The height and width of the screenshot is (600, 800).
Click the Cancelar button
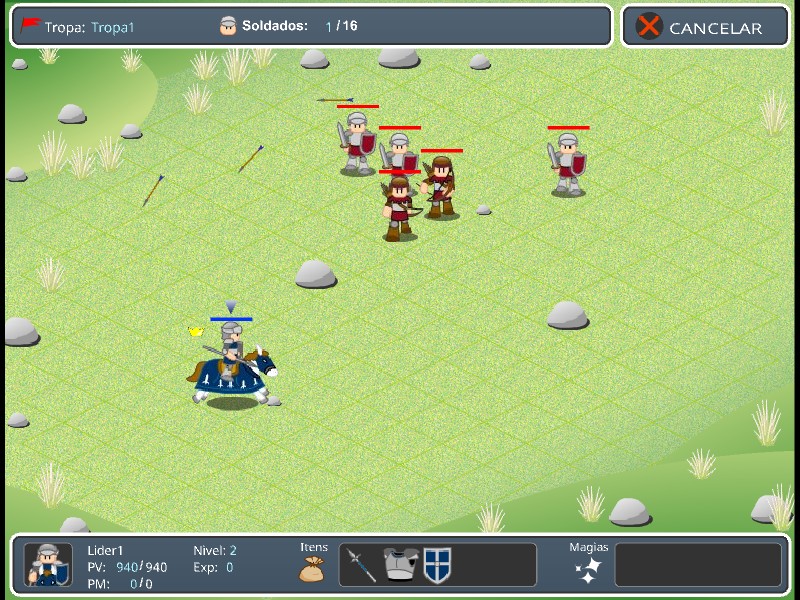tap(705, 27)
